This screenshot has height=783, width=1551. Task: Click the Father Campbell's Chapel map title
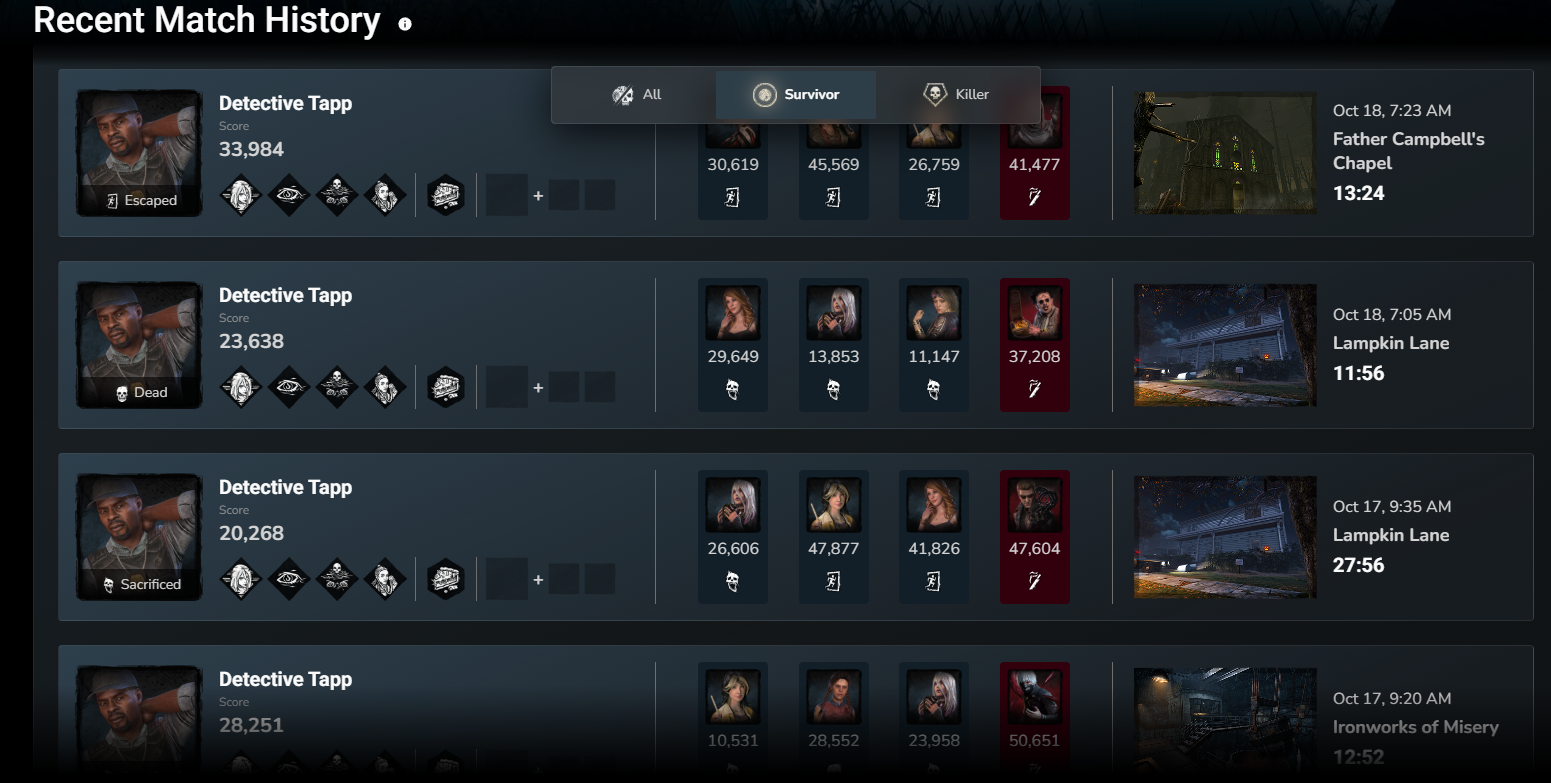pos(1407,152)
